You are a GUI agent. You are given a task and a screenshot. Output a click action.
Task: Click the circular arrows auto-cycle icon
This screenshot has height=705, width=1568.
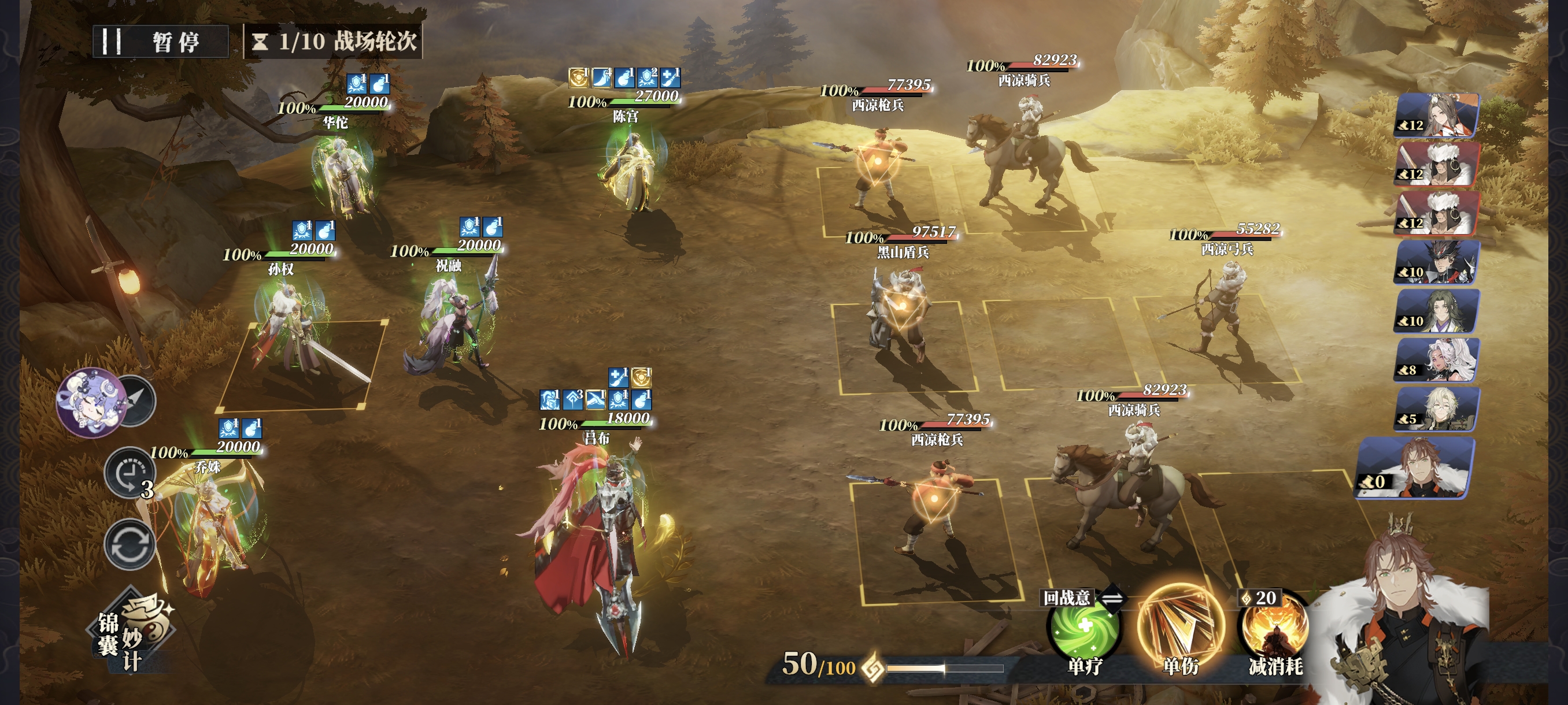tap(130, 544)
